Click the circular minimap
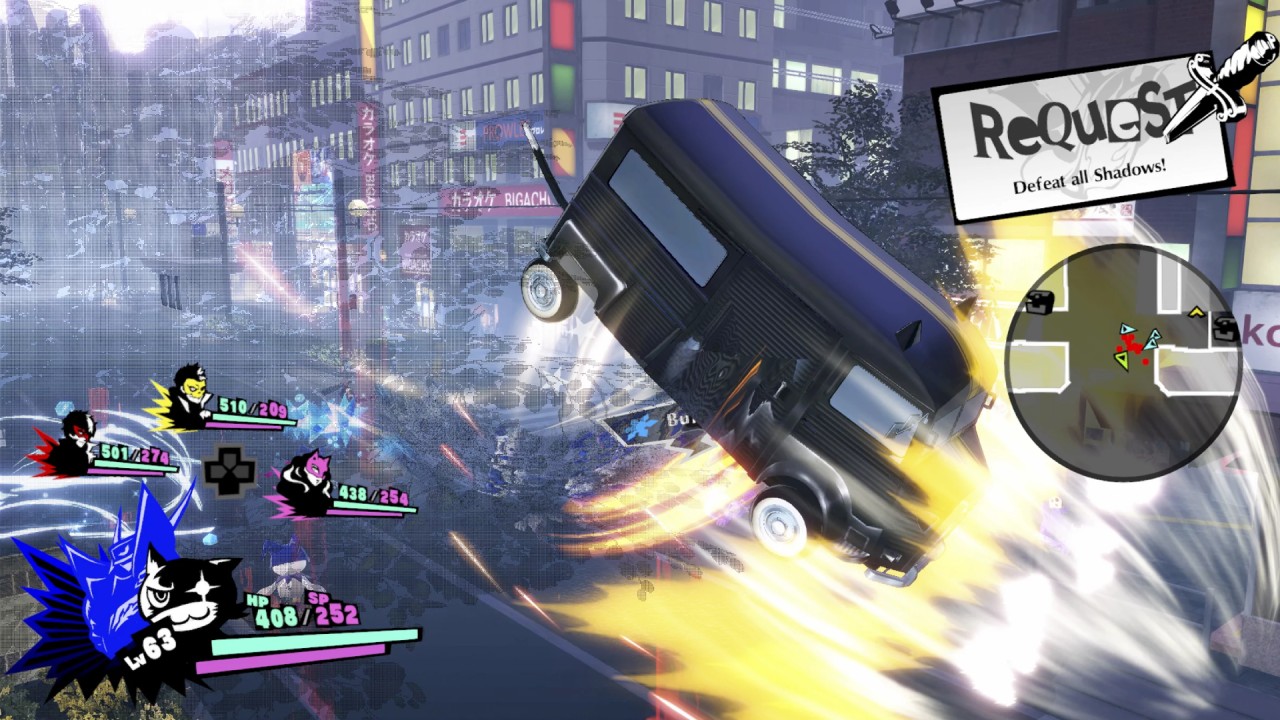The image size is (1280, 720). 1123,362
